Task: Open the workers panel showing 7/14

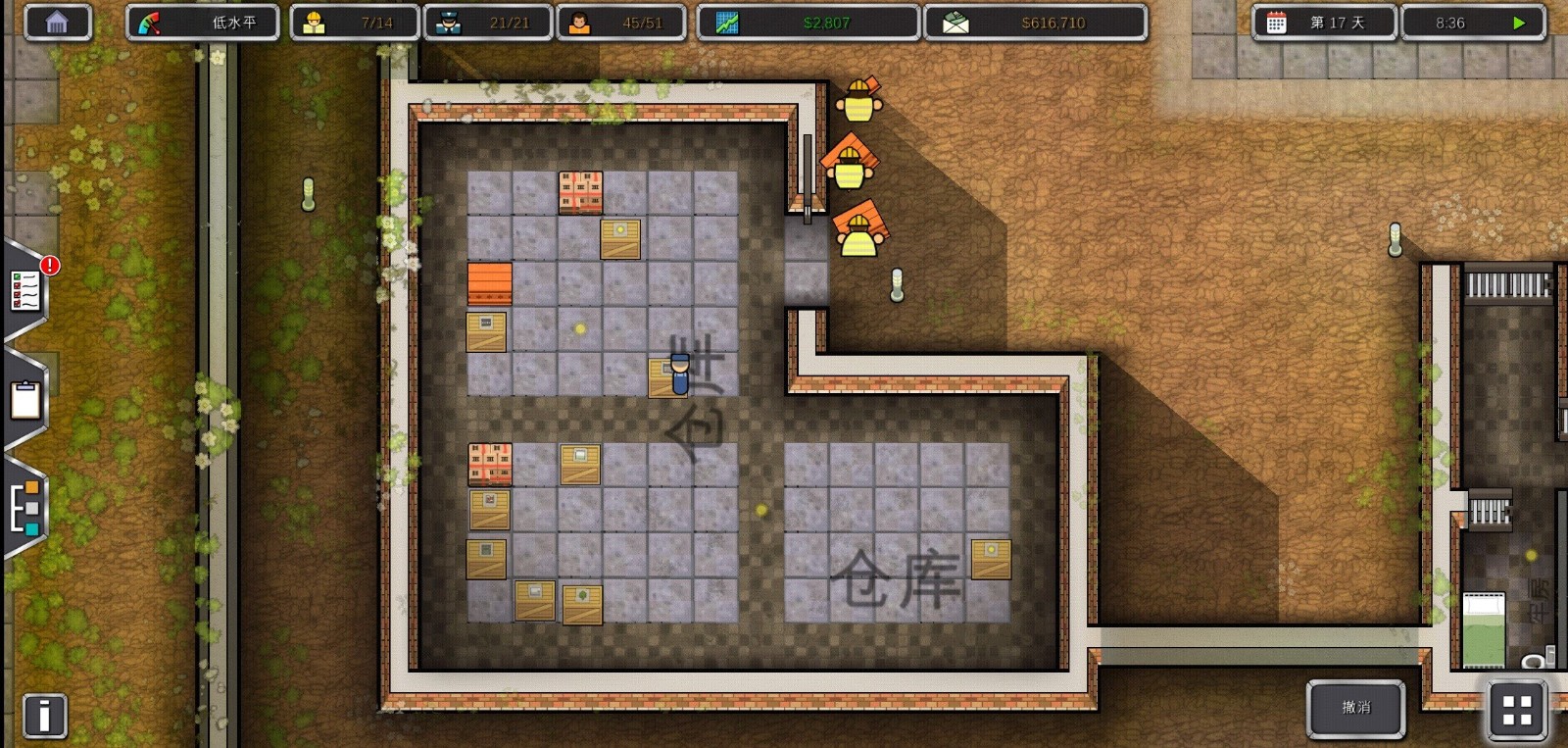Action: (353, 21)
